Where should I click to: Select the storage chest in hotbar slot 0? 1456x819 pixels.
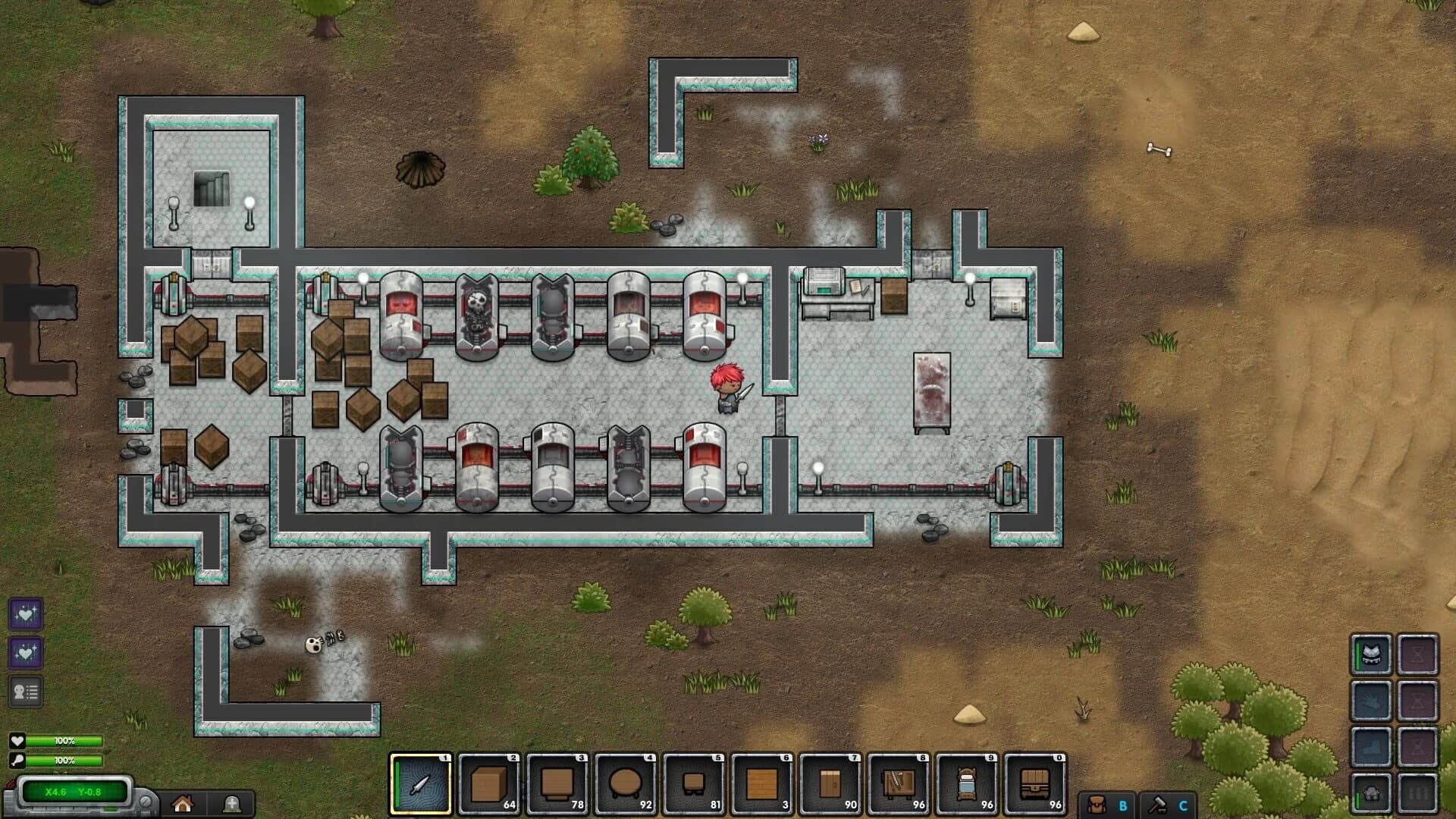[x=1036, y=780]
